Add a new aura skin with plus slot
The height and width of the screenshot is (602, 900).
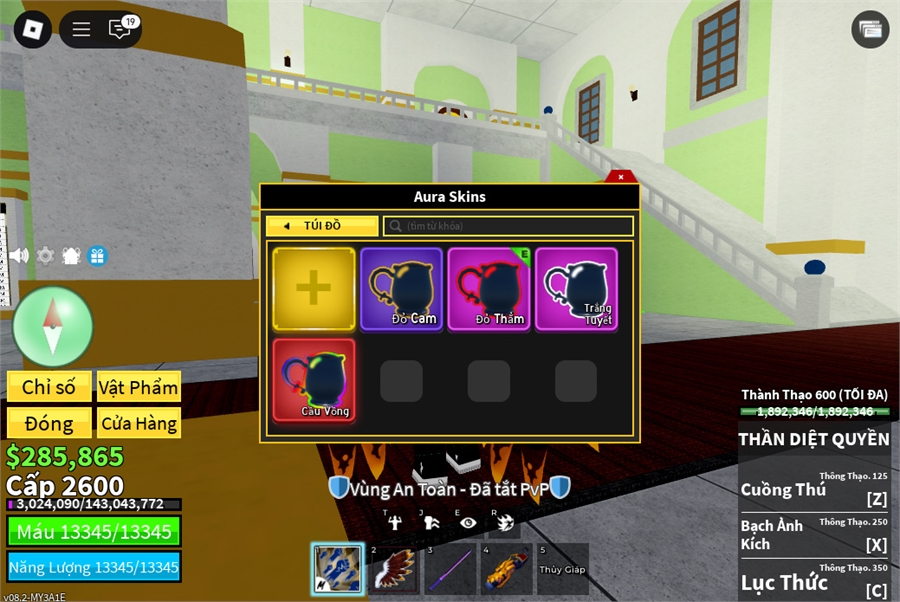(x=313, y=289)
